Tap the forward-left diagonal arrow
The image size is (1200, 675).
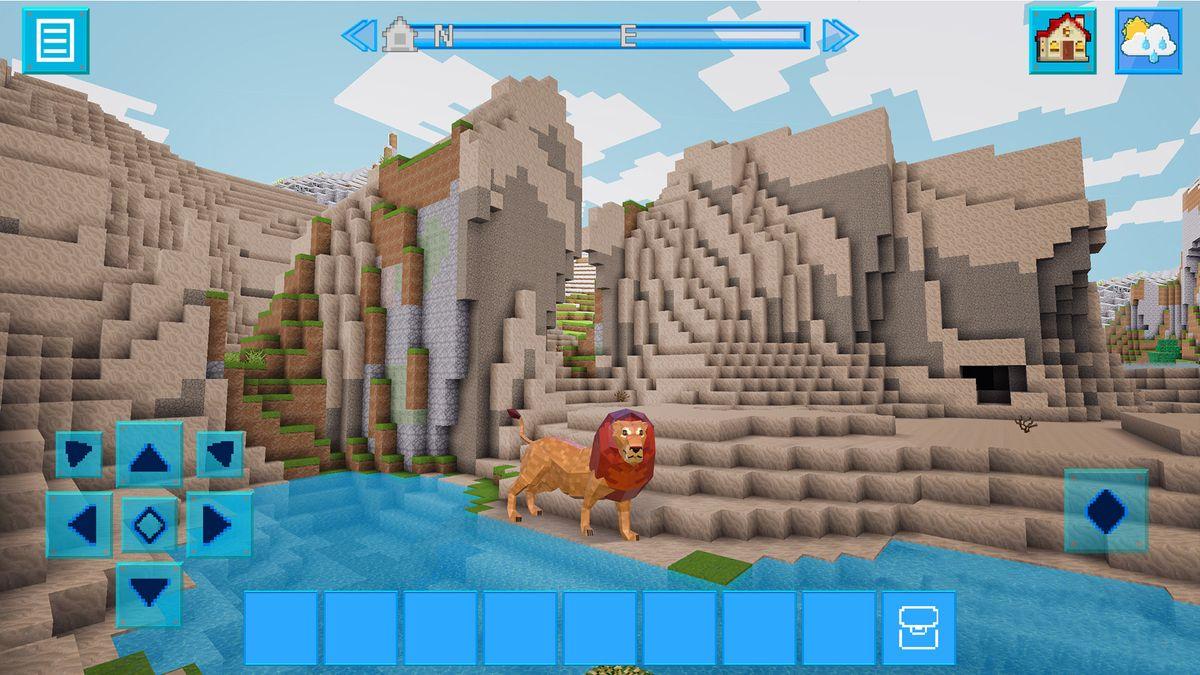click(x=79, y=454)
